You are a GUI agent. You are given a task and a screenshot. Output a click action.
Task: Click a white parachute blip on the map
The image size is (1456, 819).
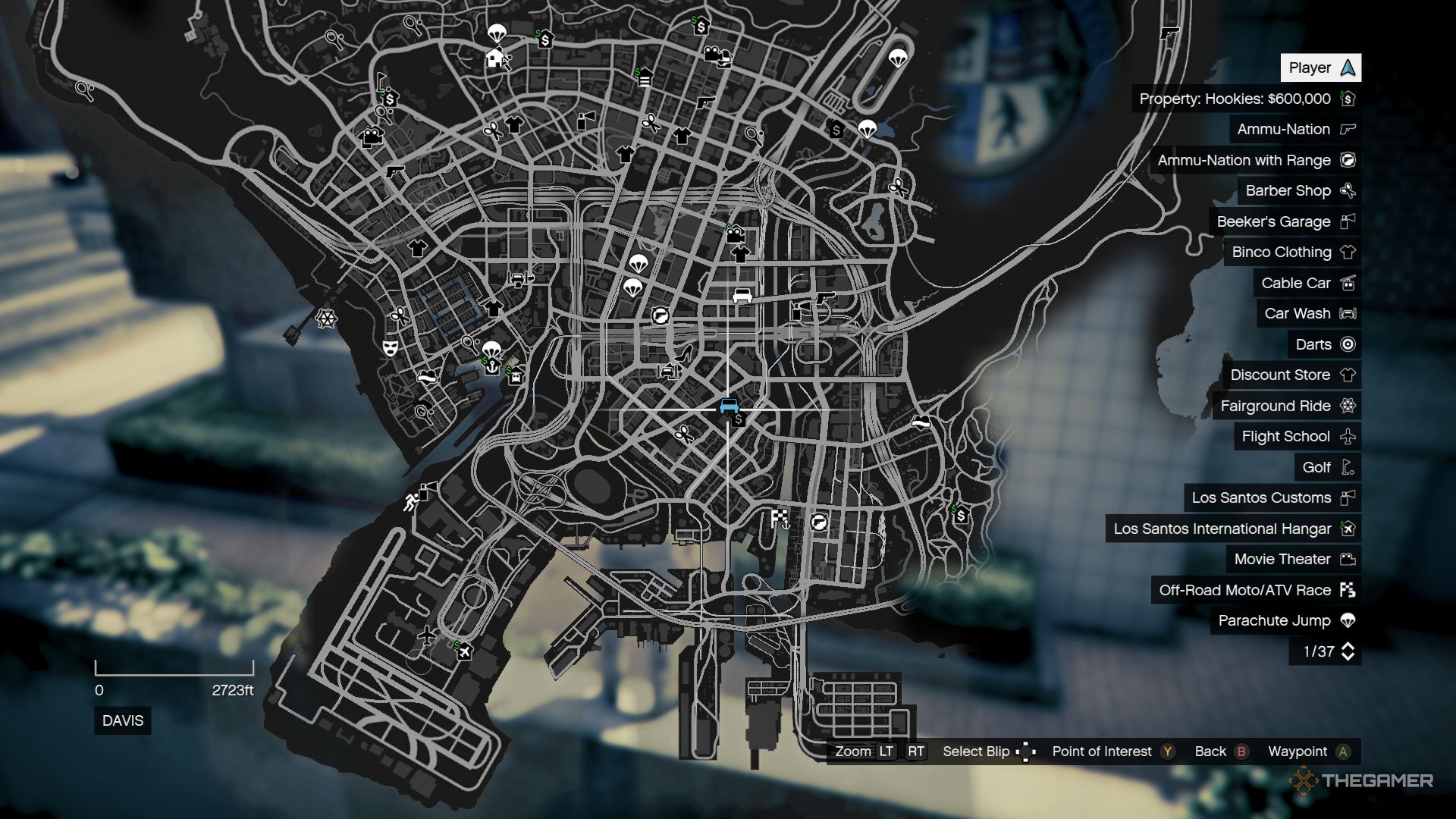(899, 60)
